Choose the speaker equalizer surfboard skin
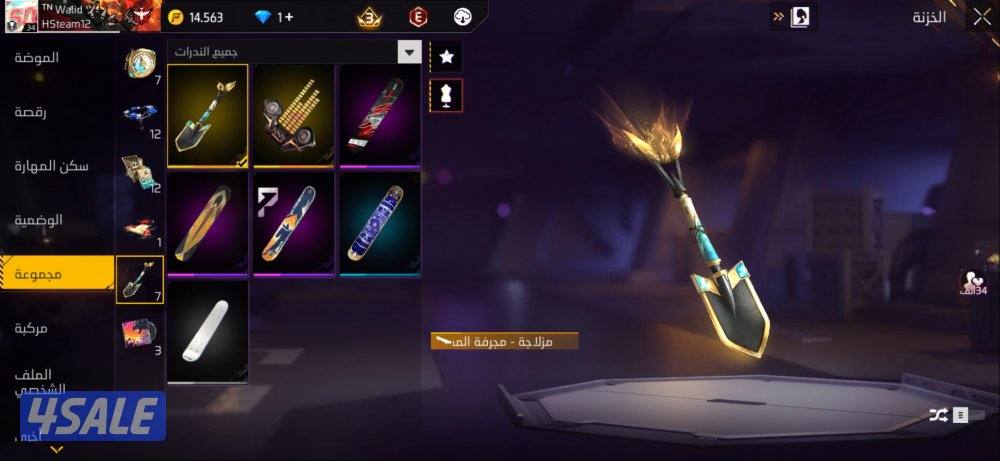1000x461 pixels. pyautogui.click(x=294, y=115)
